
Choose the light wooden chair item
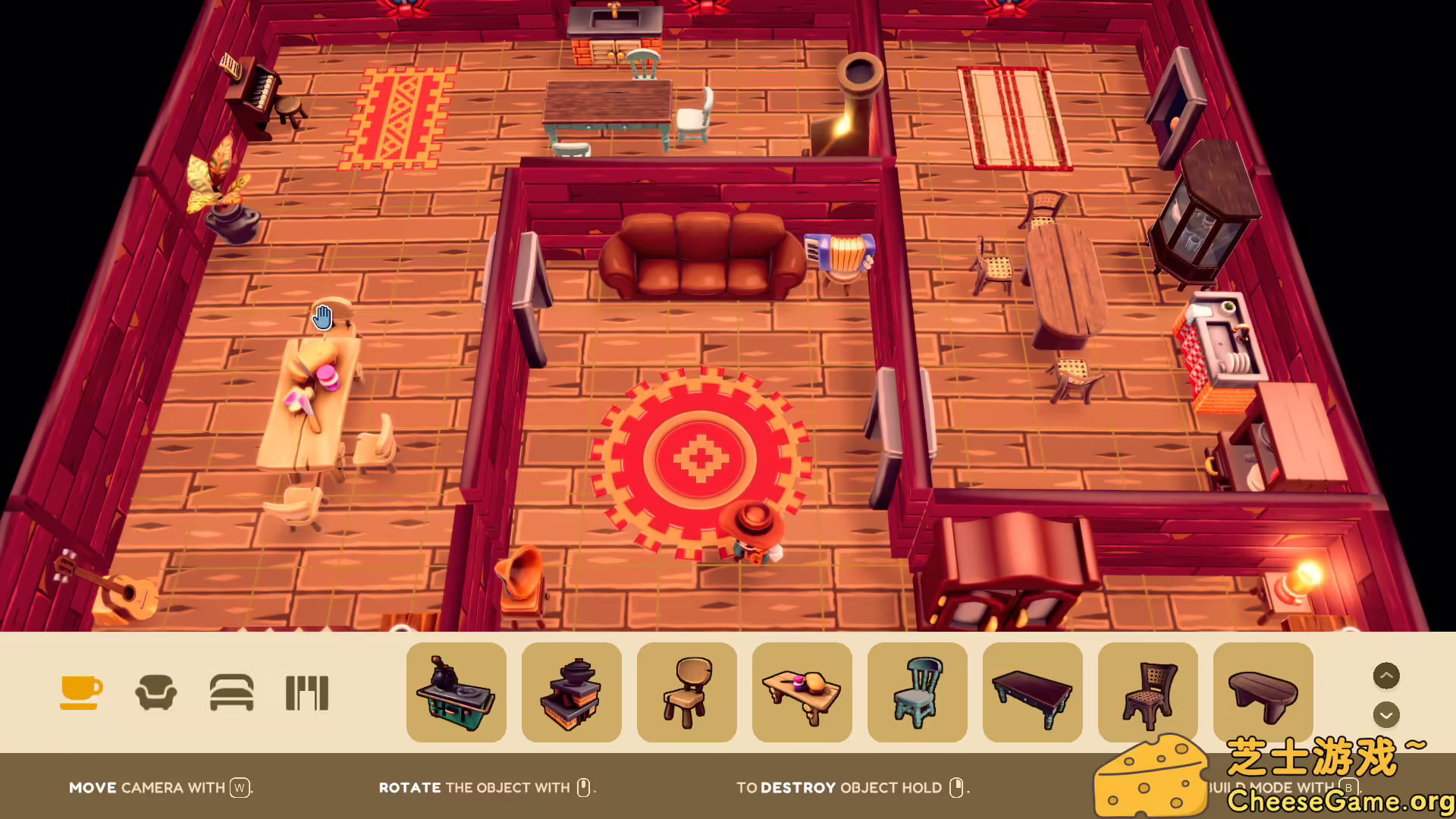(x=687, y=692)
